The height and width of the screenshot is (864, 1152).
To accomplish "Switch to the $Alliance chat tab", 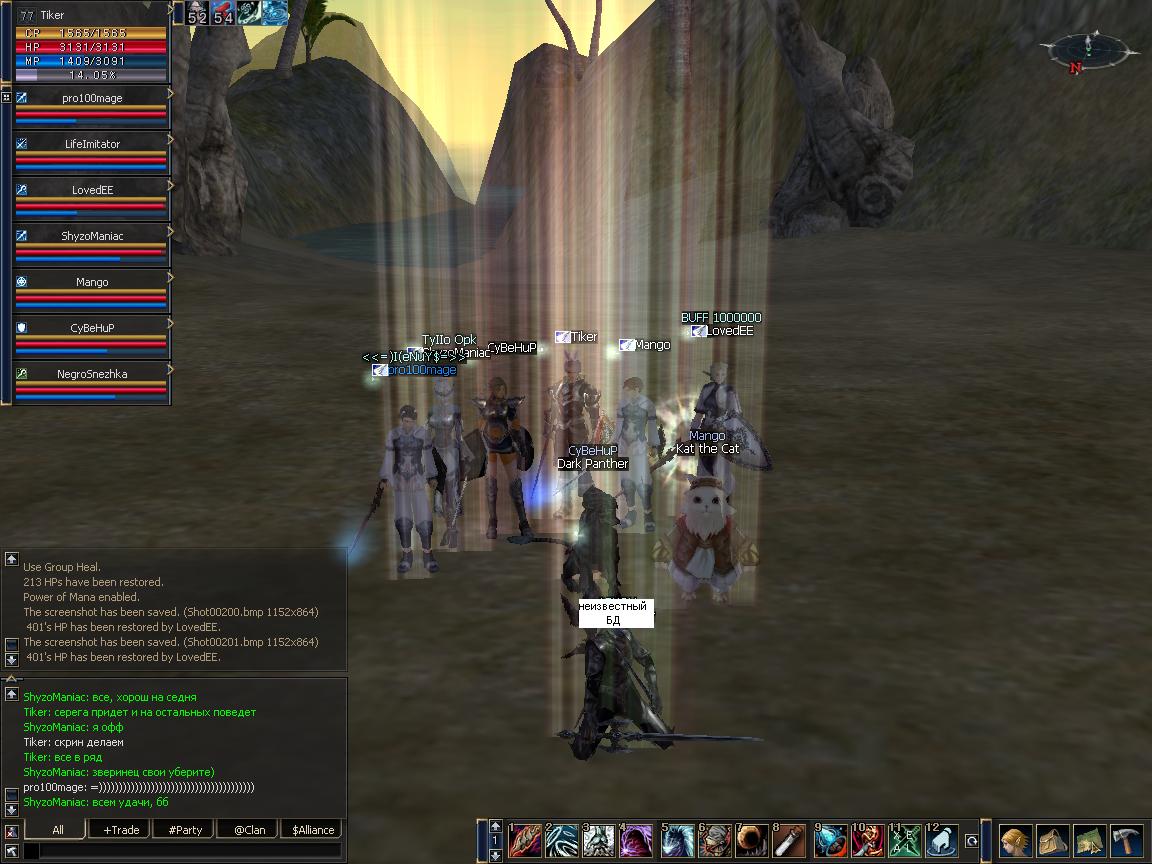I will (x=313, y=829).
